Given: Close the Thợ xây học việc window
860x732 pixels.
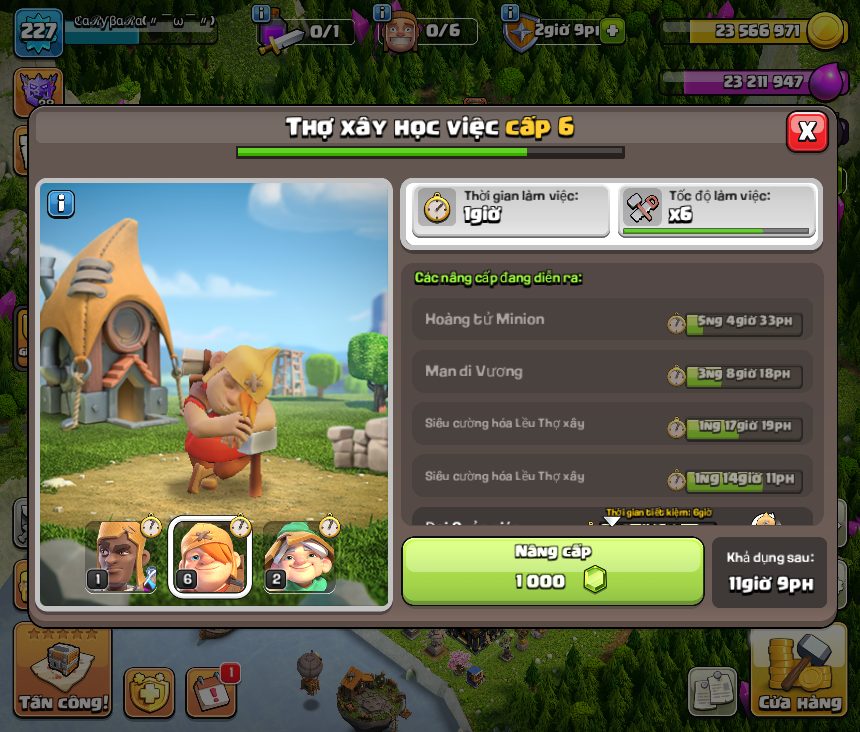Looking at the screenshot, I should point(807,131).
